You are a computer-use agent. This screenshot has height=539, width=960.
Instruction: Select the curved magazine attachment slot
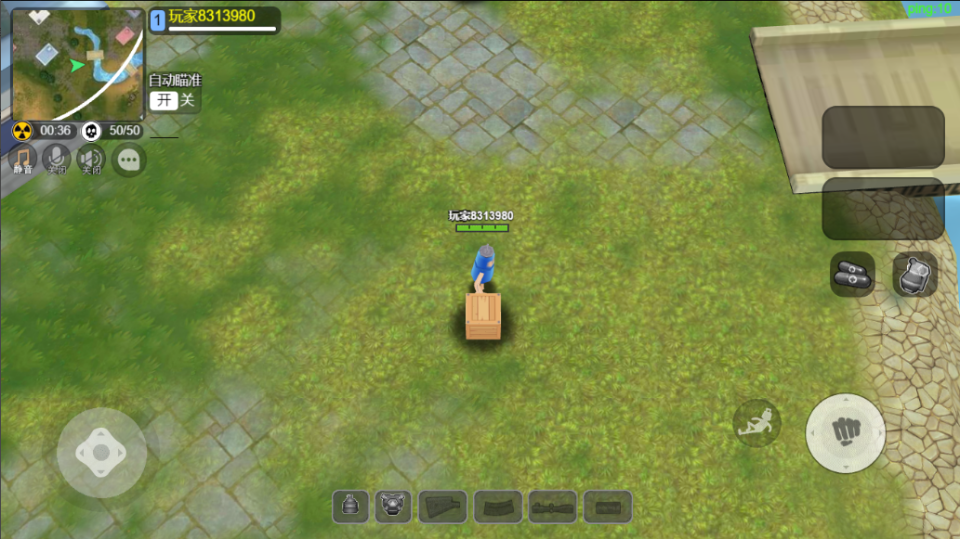pos(498,507)
